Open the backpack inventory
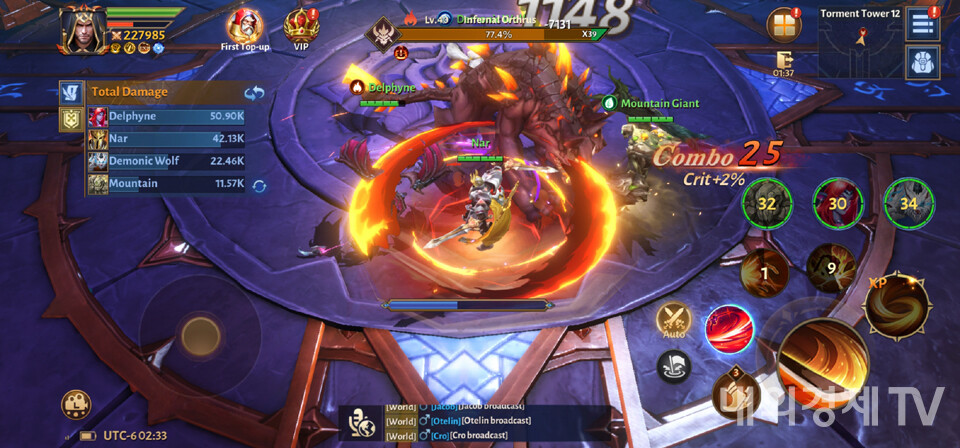The width and height of the screenshot is (960, 448). point(921,62)
